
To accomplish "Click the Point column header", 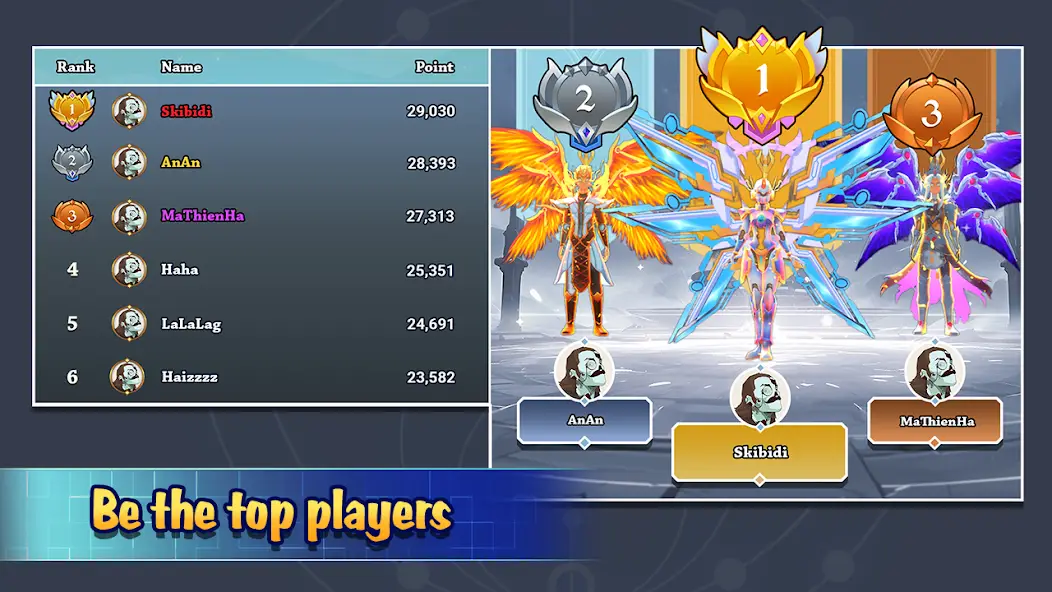I will point(435,67).
